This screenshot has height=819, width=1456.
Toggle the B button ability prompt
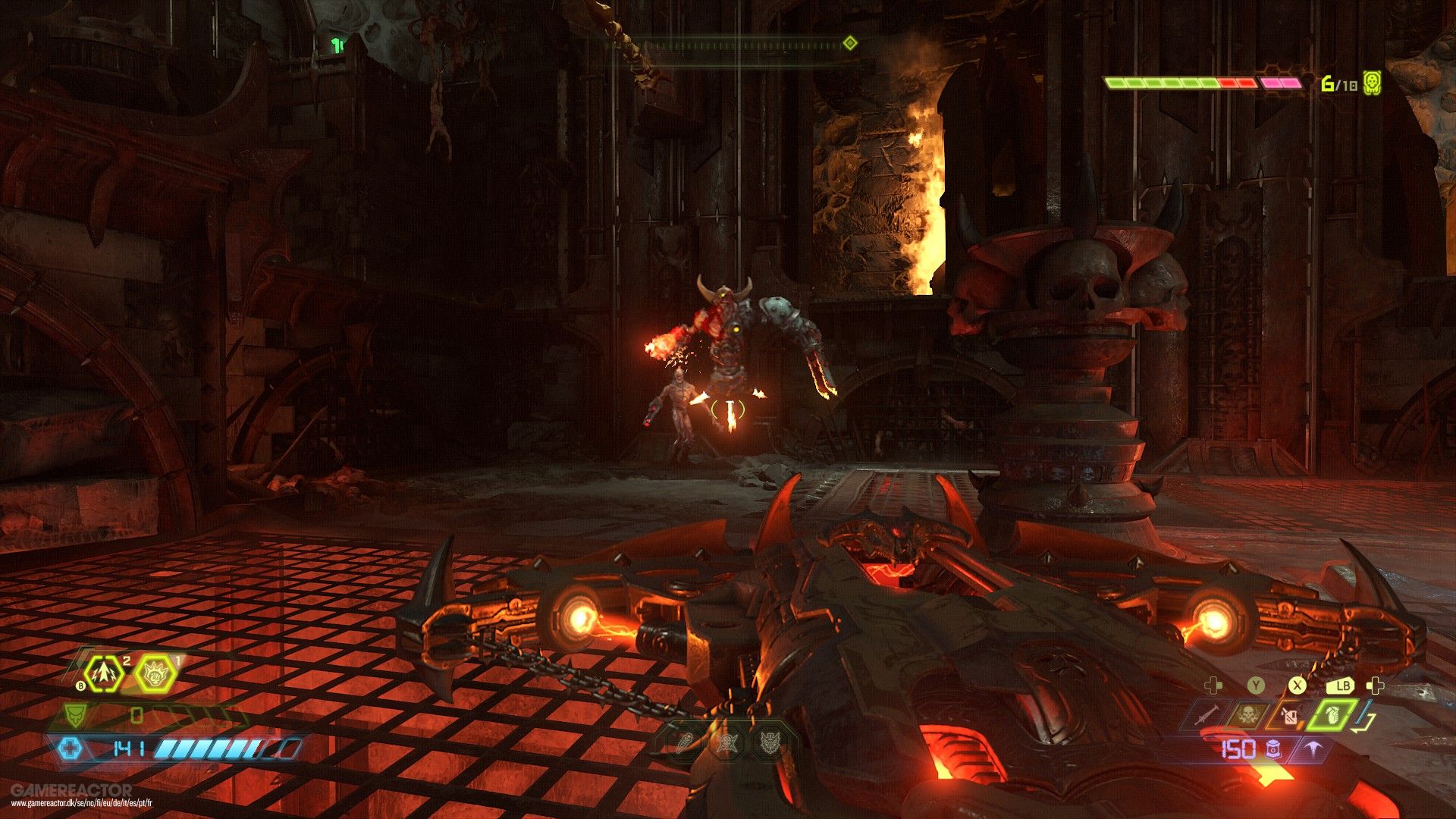(x=80, y=686)
